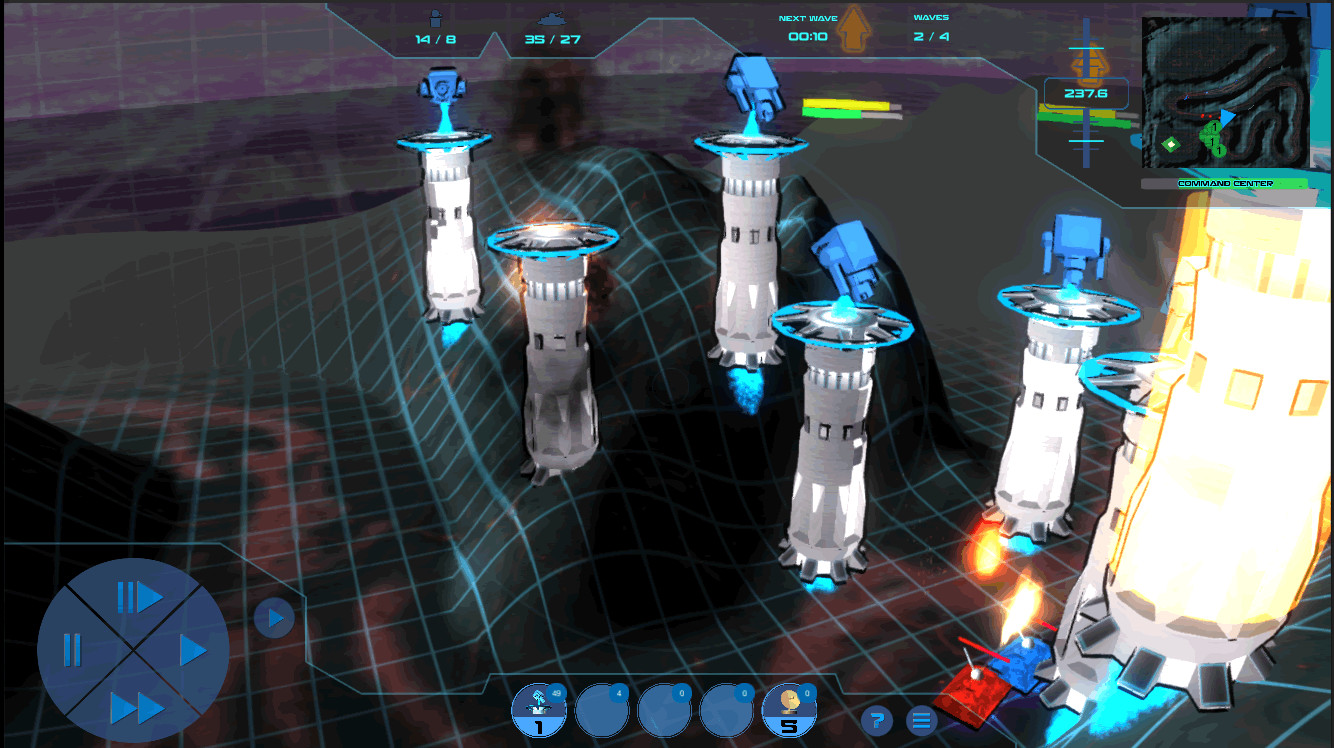Open the help question mark icon
Screen dimensions: 1334x748
click(878, 719)
